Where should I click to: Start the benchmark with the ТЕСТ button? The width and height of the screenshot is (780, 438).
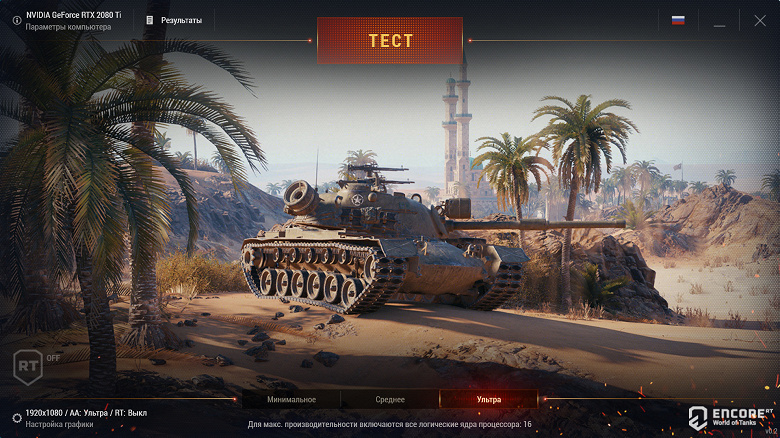pos(390,41)
